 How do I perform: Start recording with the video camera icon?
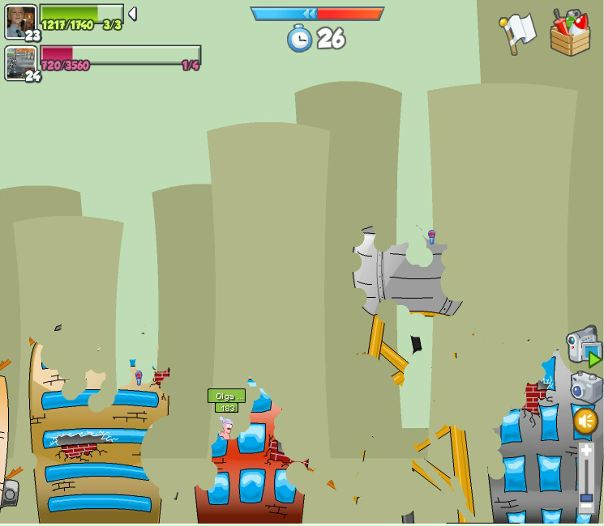pos(583,345)
